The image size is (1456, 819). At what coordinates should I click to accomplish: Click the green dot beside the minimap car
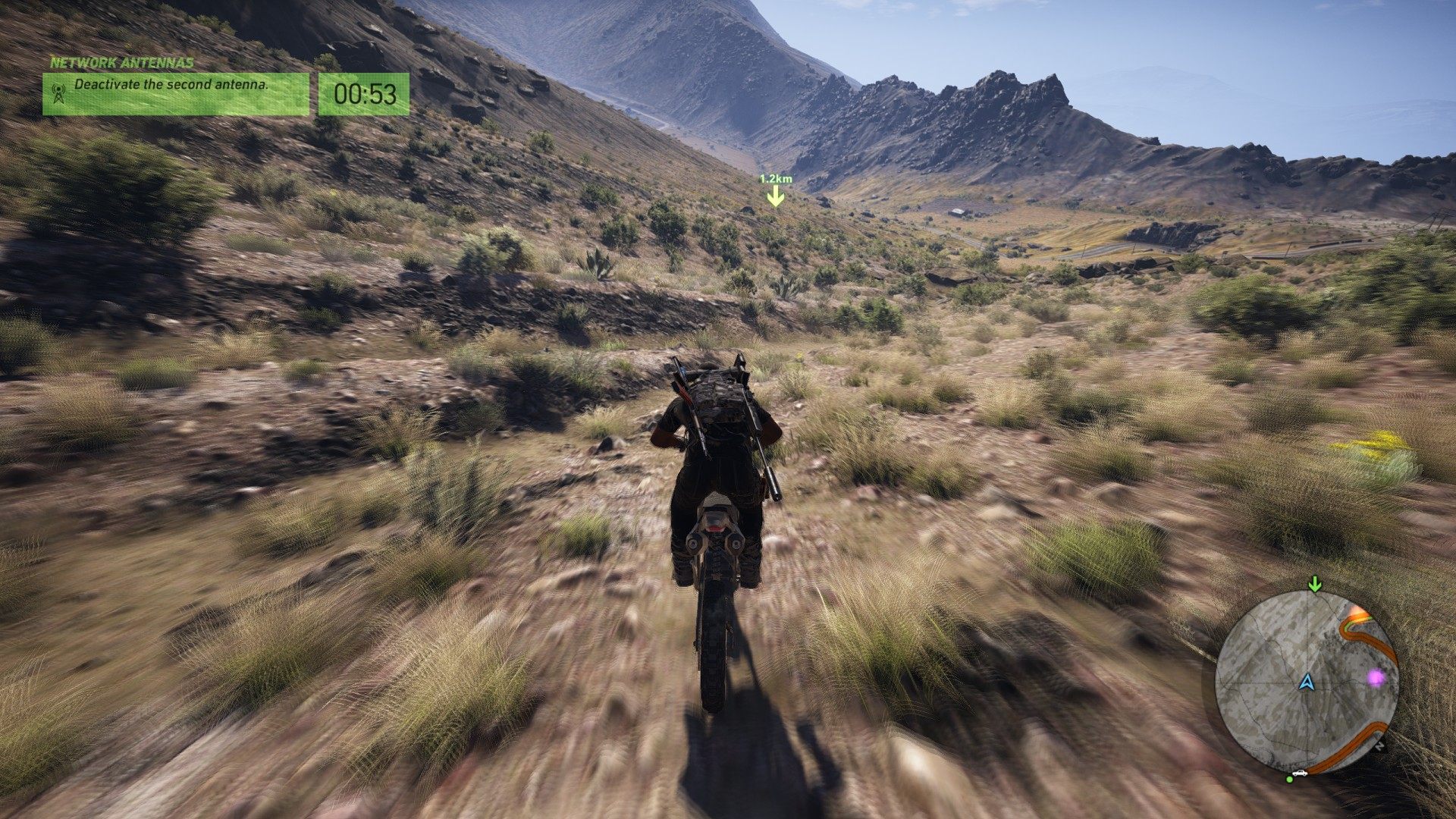pos(1289,779)
